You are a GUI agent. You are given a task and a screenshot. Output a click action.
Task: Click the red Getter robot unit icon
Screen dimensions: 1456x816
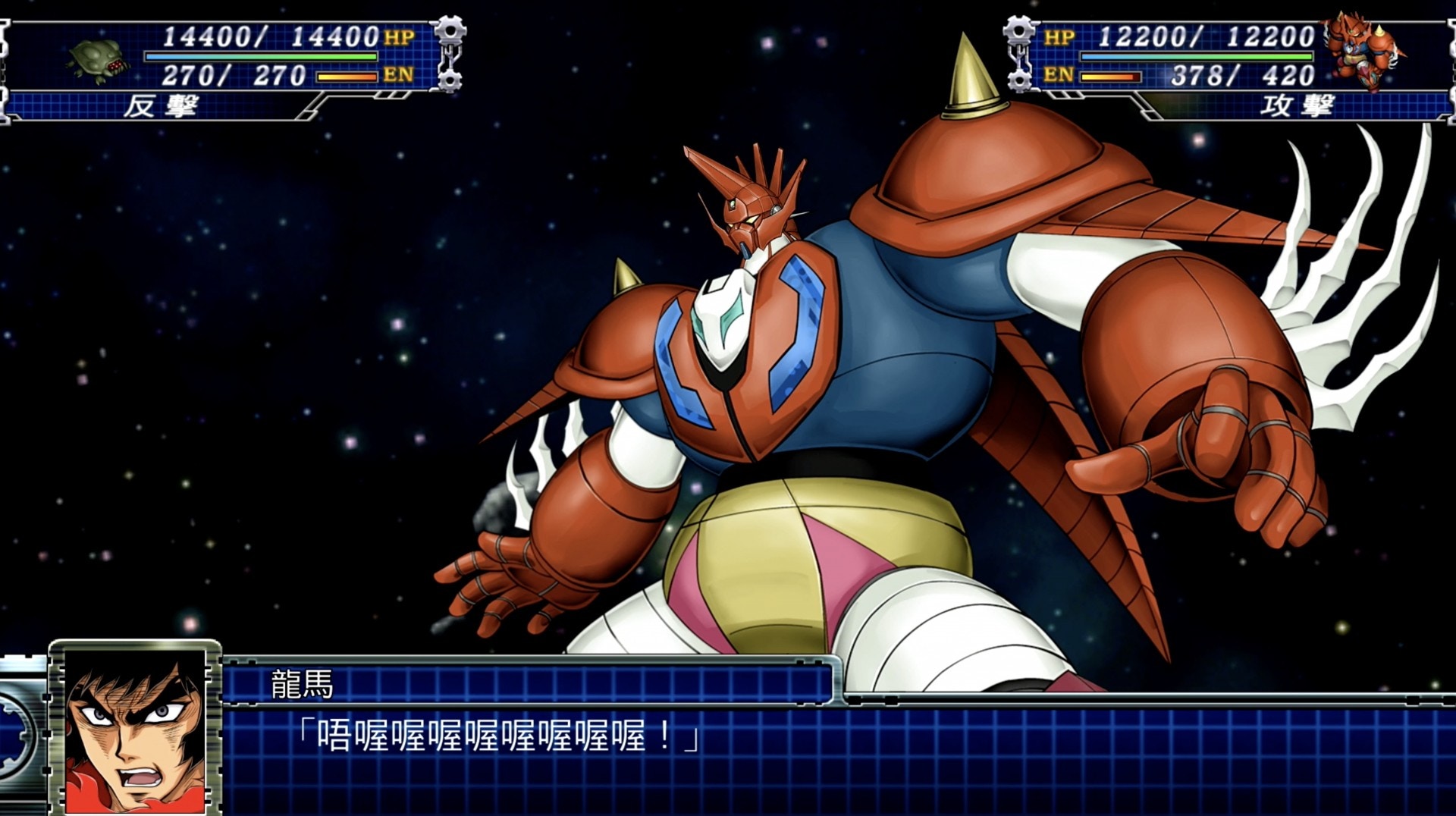1360,50
